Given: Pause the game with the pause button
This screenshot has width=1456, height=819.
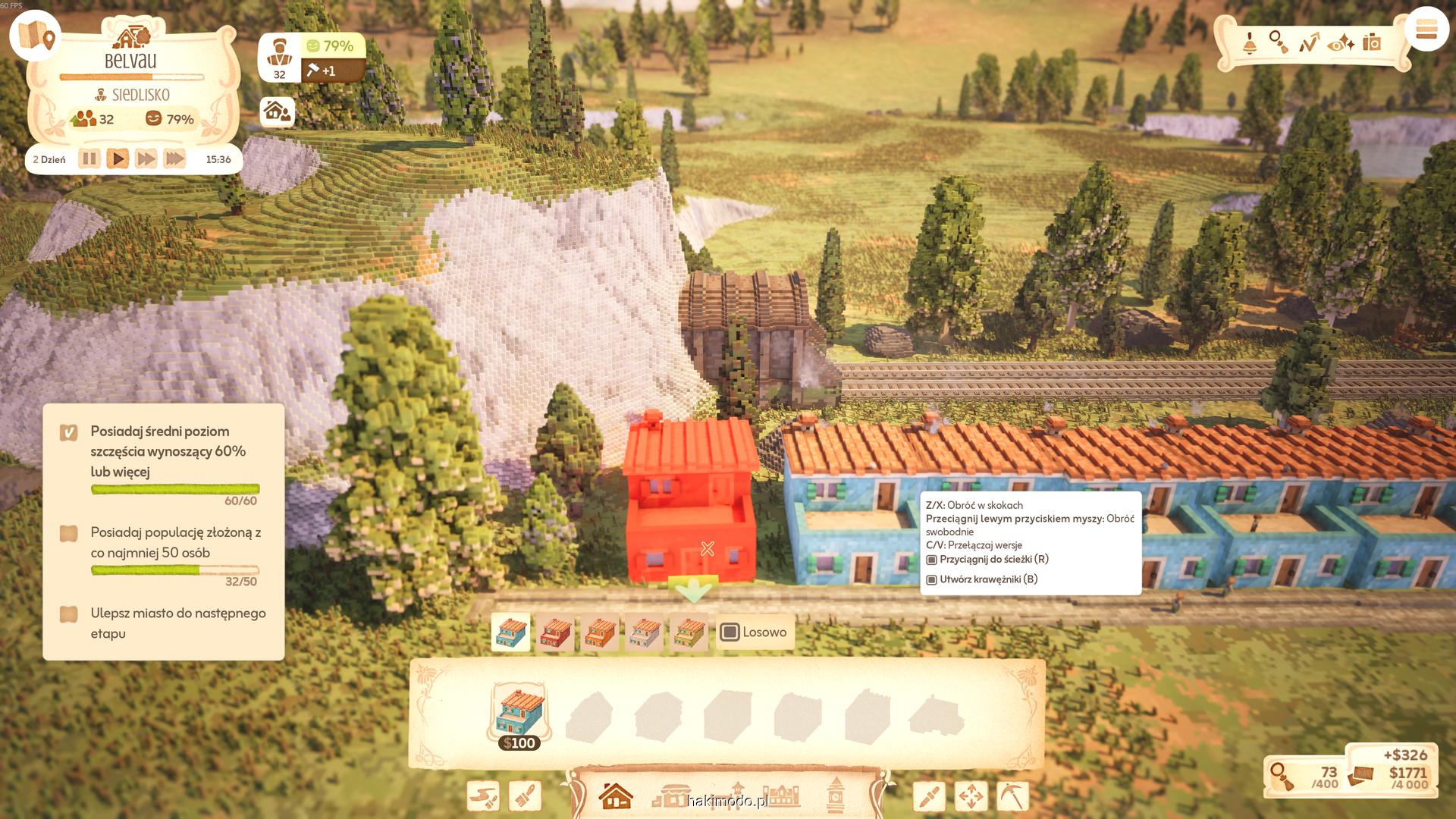Looking at the screenshot, I should [89, 159].
